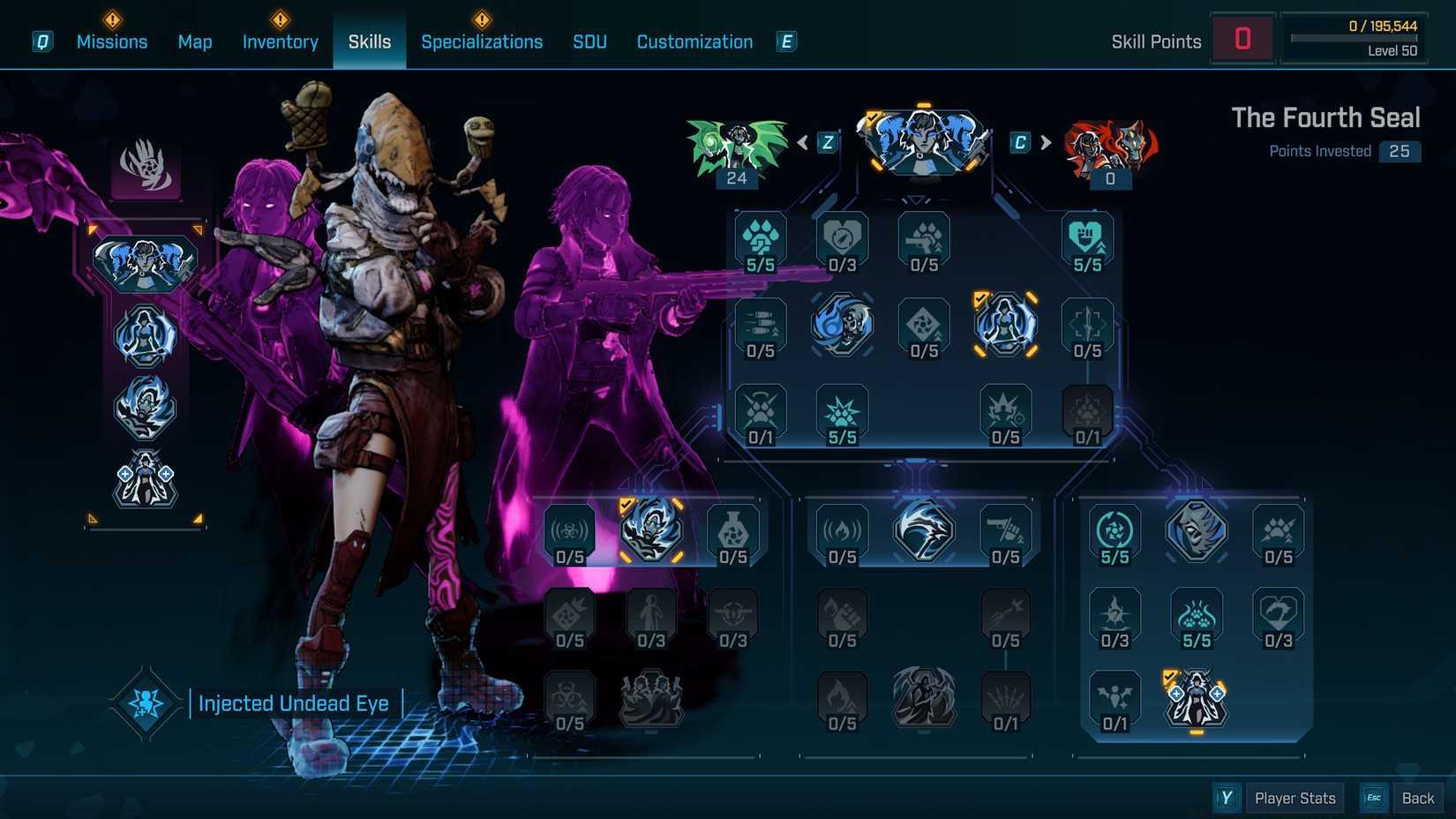Click the maxed 5/5 paw skill in top row
The width and height of the screenshot is (1456, 819).
759,238
